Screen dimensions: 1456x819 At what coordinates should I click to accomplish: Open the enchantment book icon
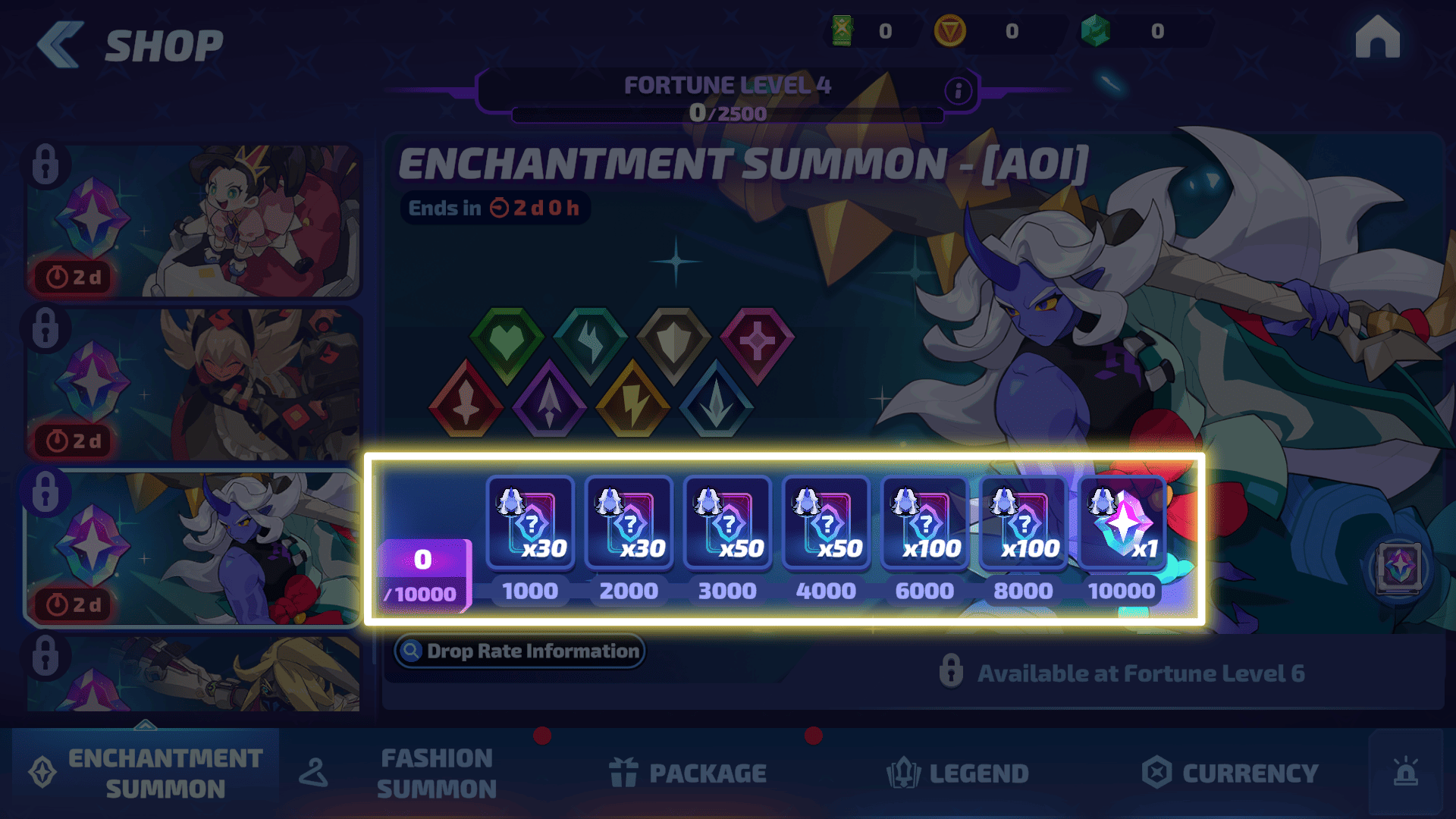click(1399, 567)
